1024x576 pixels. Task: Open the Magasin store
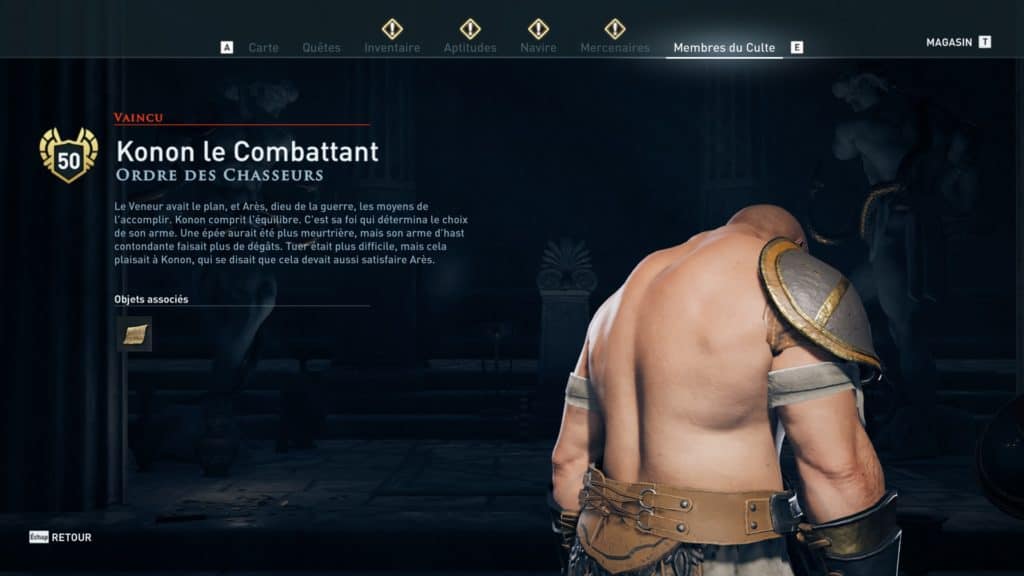click(x=950, y=42)
